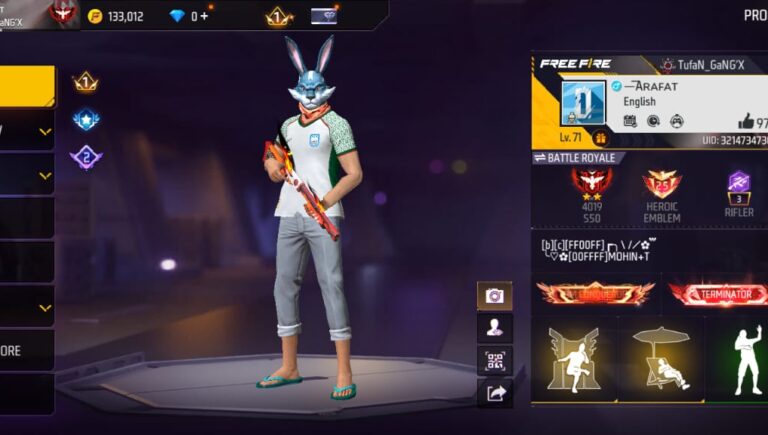Give a like with the thumbs-up icon
768x435 pixels.
(745, 121)
